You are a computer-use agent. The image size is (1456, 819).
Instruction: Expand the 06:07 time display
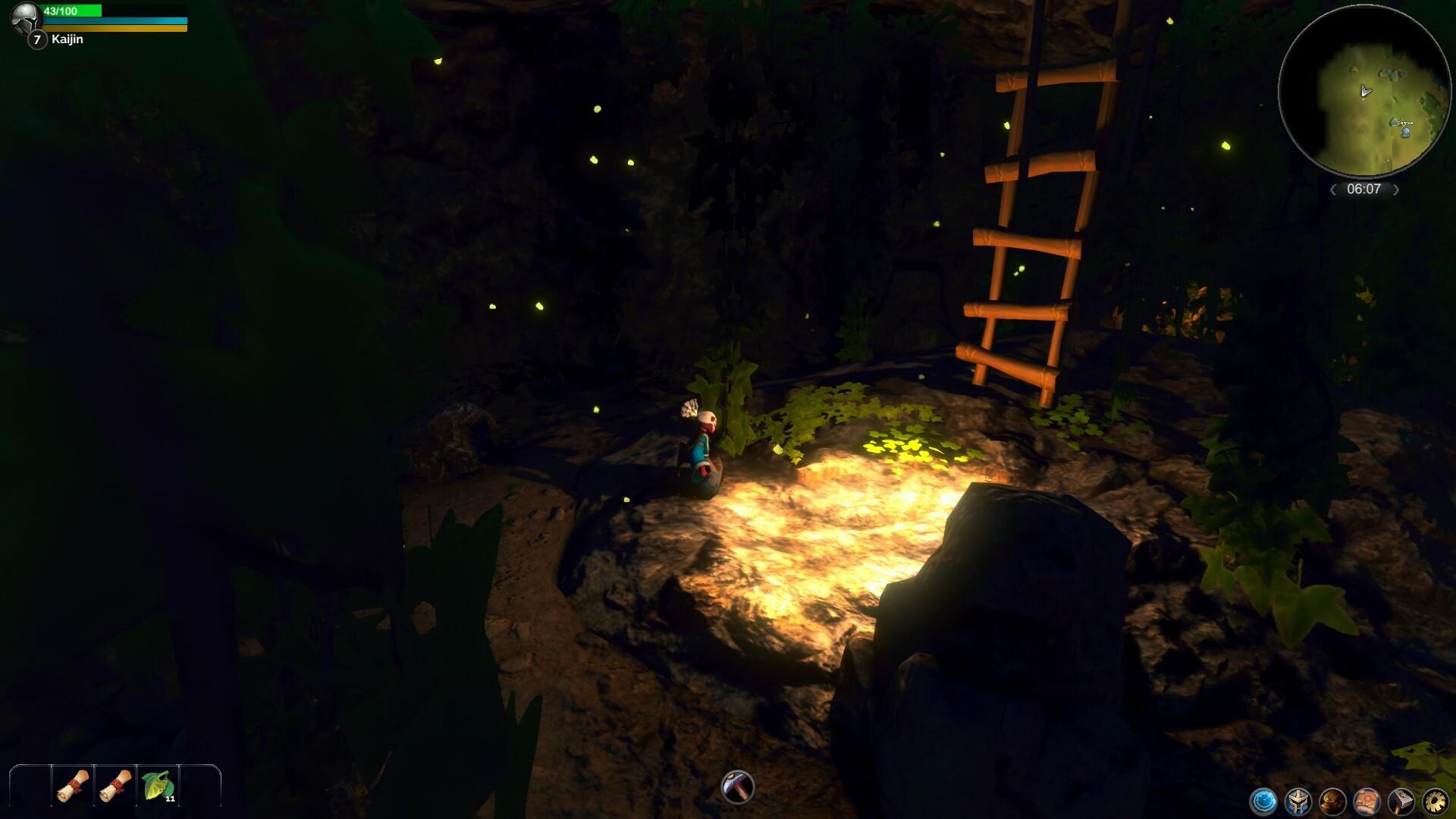click(1365, 190)
